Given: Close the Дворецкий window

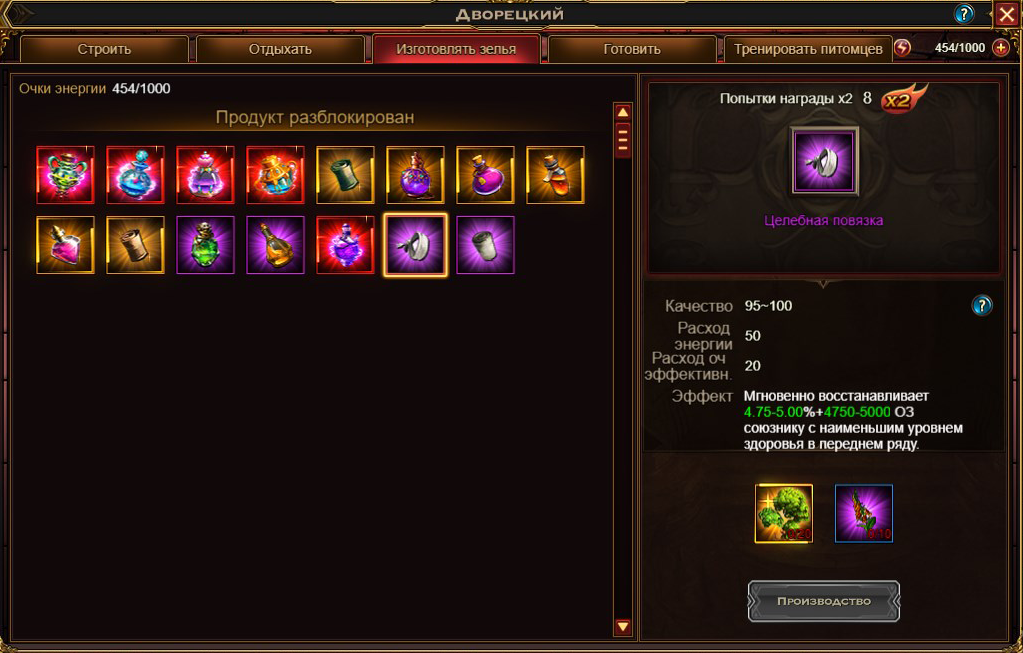Looking at the screenshot, I should [x=1006, y=14].
